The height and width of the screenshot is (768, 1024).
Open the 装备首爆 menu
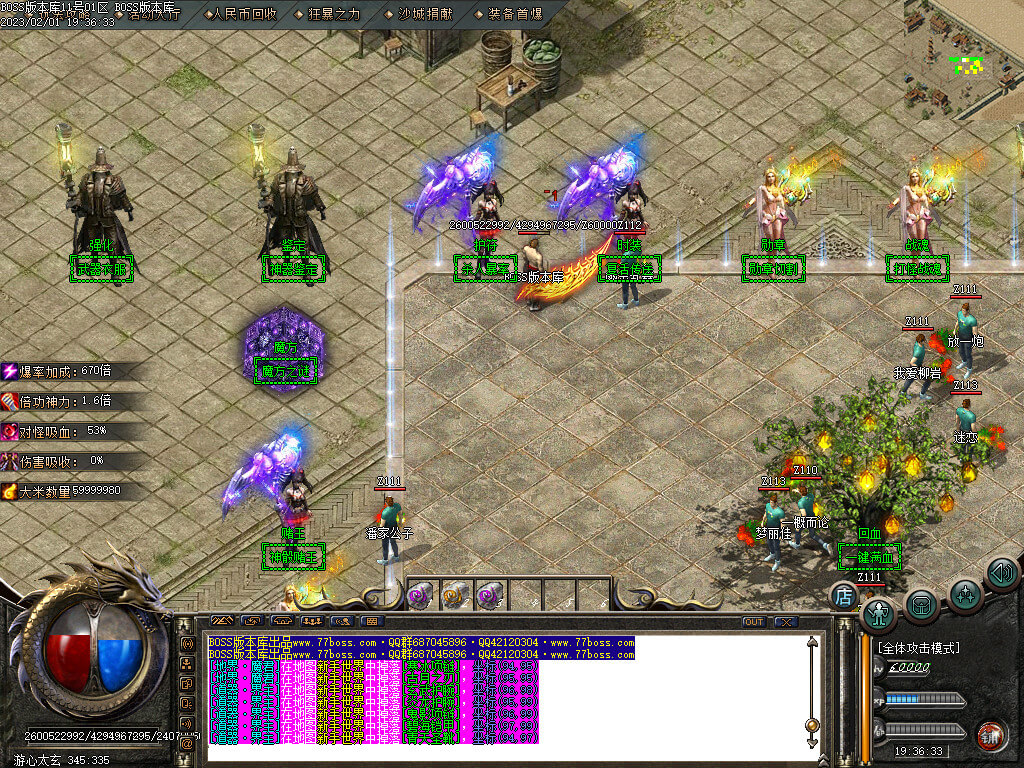pyautogui.click(x=515, y=15)
